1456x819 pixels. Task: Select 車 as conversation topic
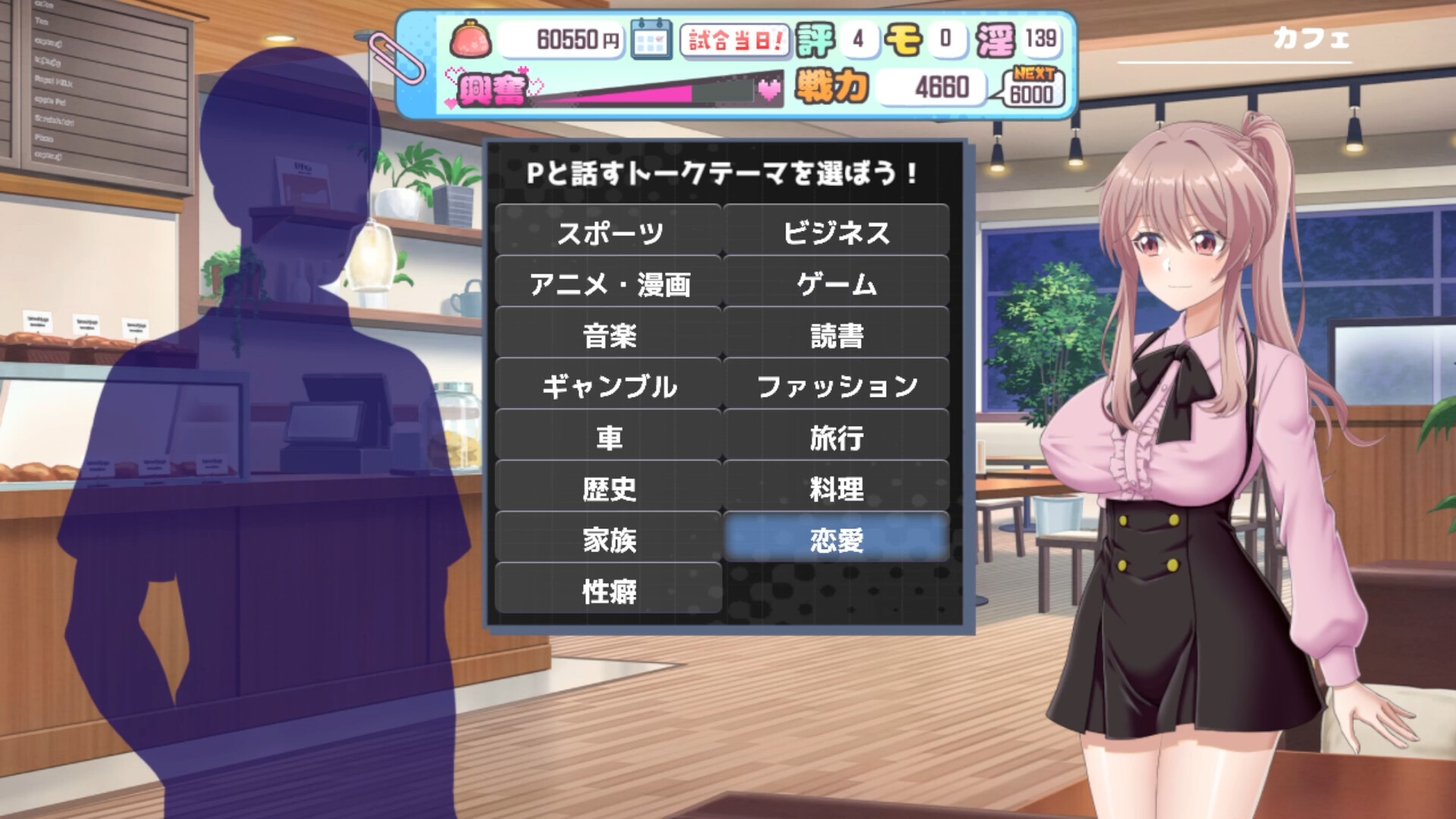[x=608, y=438]
